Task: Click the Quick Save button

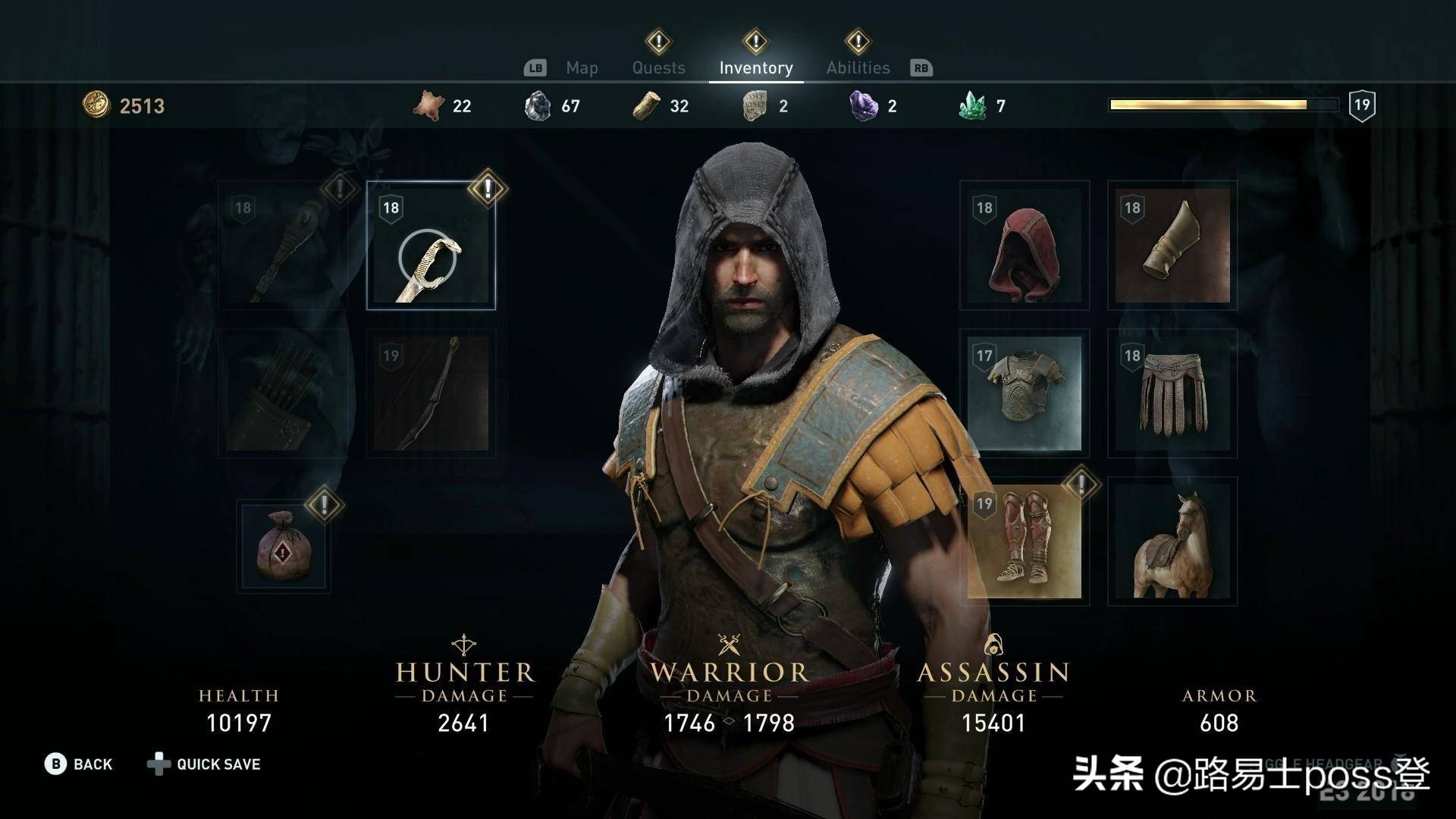Action: pos(217,764)
